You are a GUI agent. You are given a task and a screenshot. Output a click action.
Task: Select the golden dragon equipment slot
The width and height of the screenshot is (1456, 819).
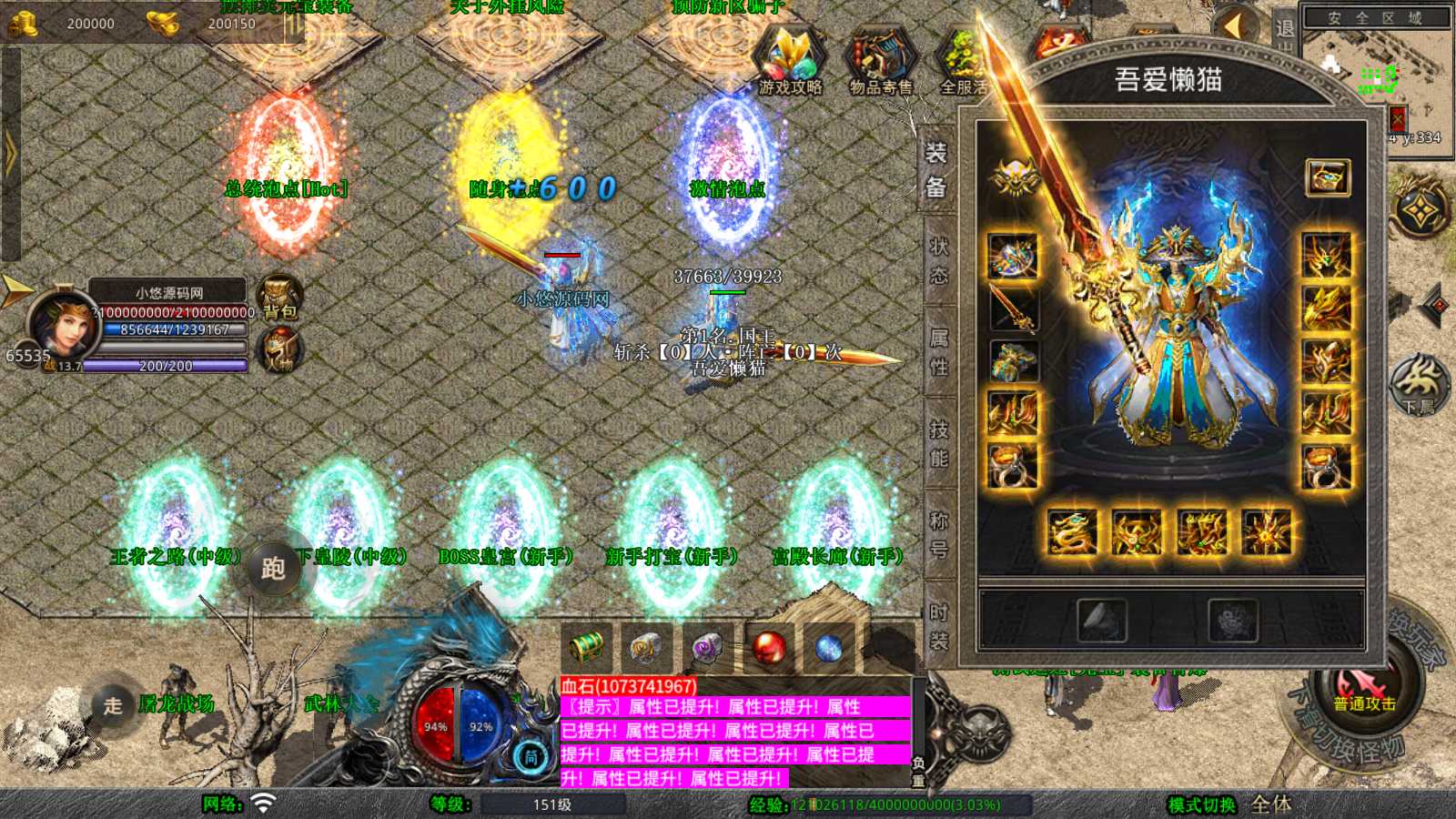1071,532
